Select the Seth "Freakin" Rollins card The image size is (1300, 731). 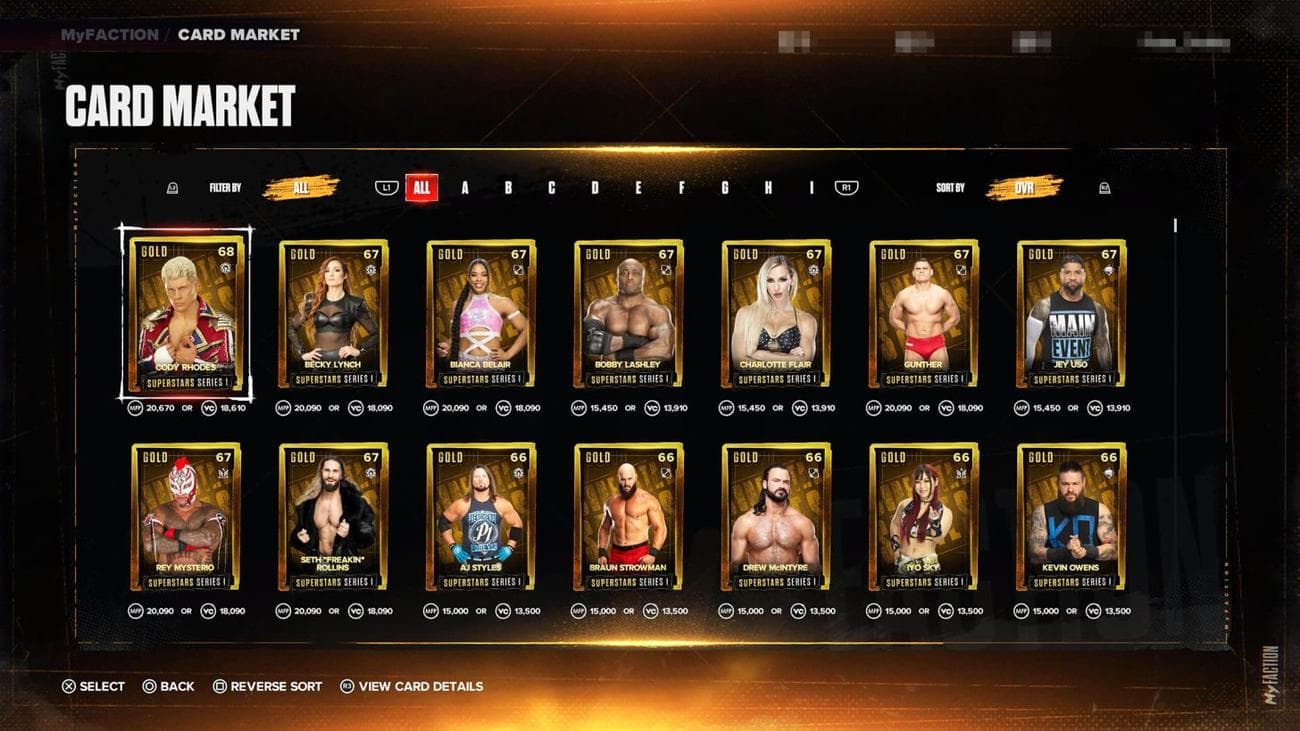[333, 516]
